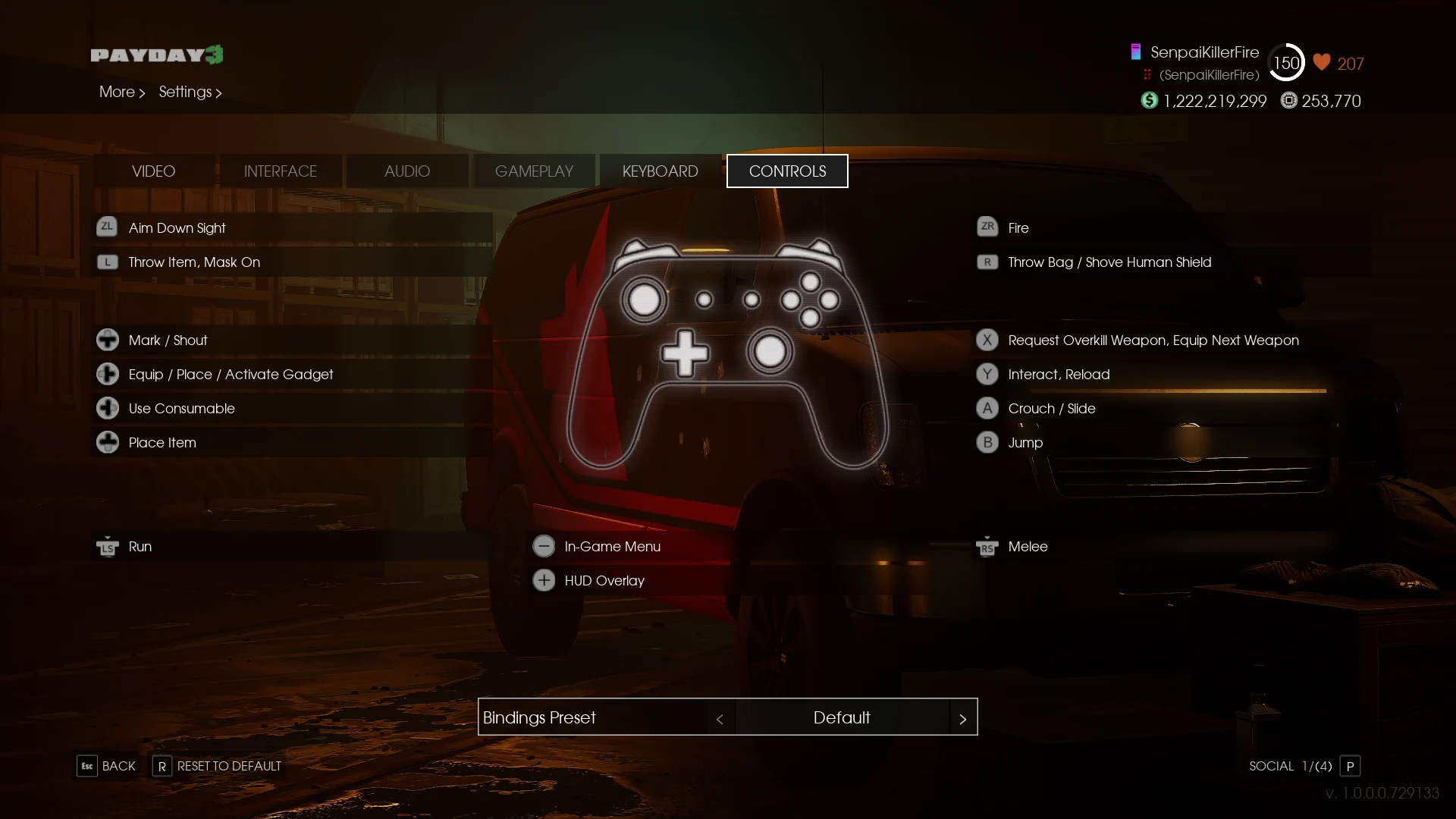
Task: Click the Y Interact, Reload icon
Action: [x=987, y=374]
